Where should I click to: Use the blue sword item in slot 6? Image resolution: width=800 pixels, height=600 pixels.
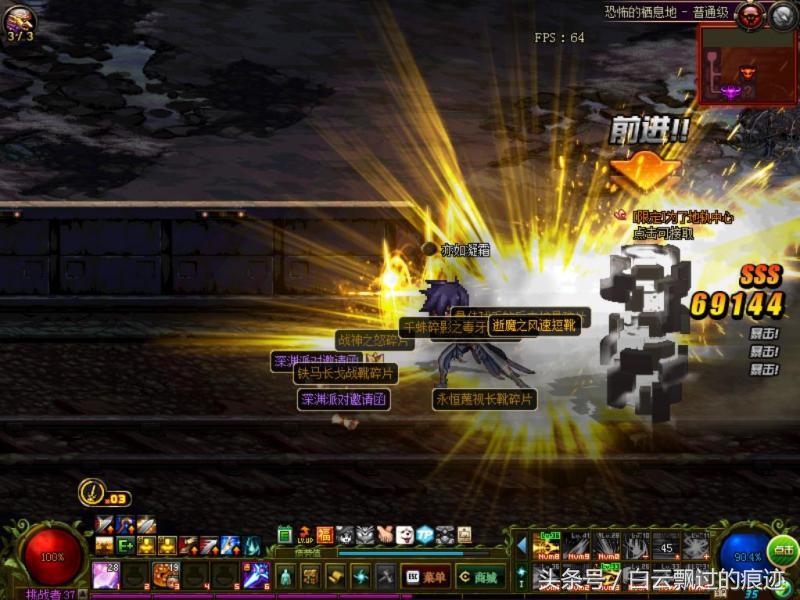tap(255, 575)
